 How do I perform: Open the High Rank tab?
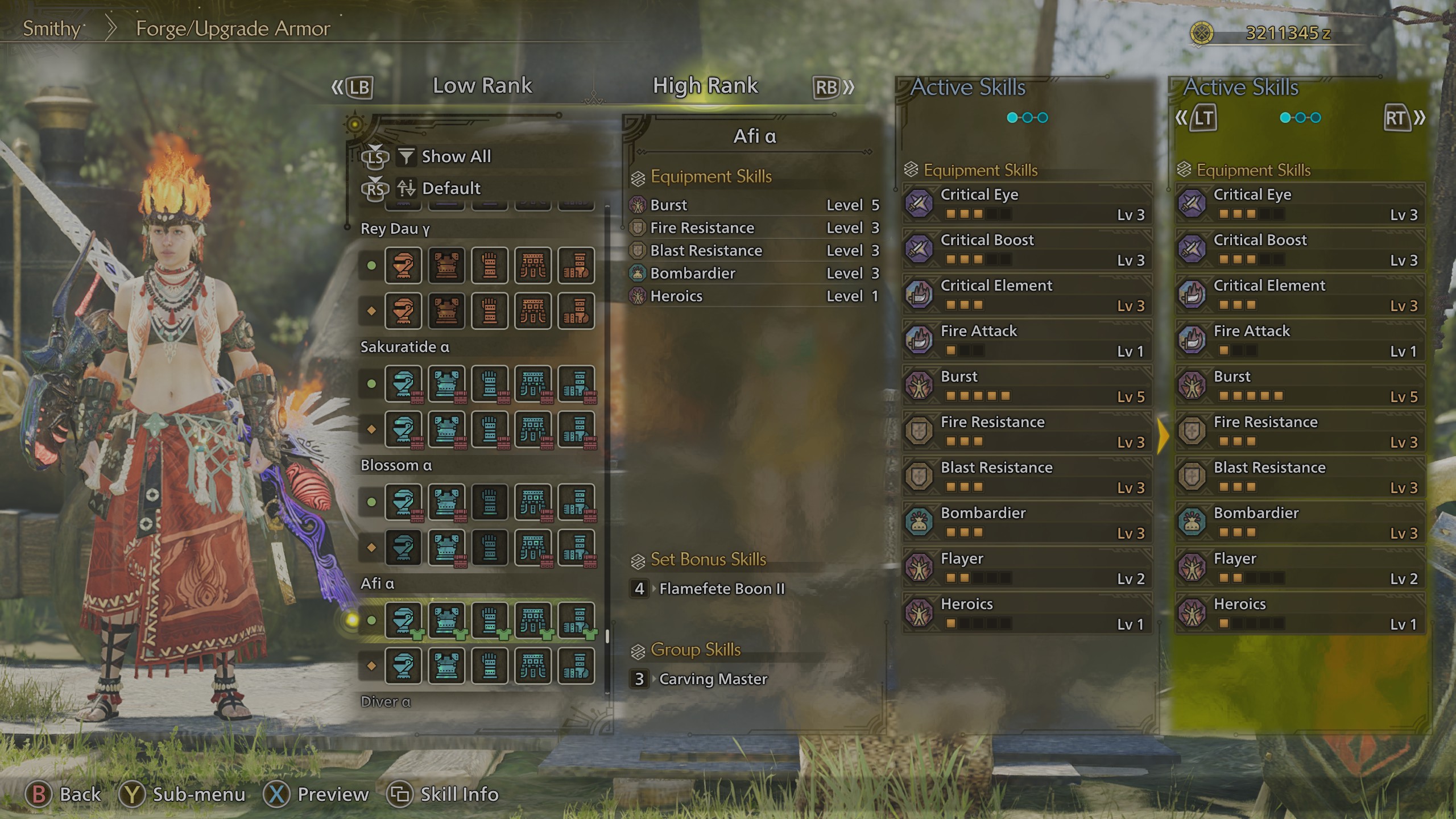(x=705, y=85)
